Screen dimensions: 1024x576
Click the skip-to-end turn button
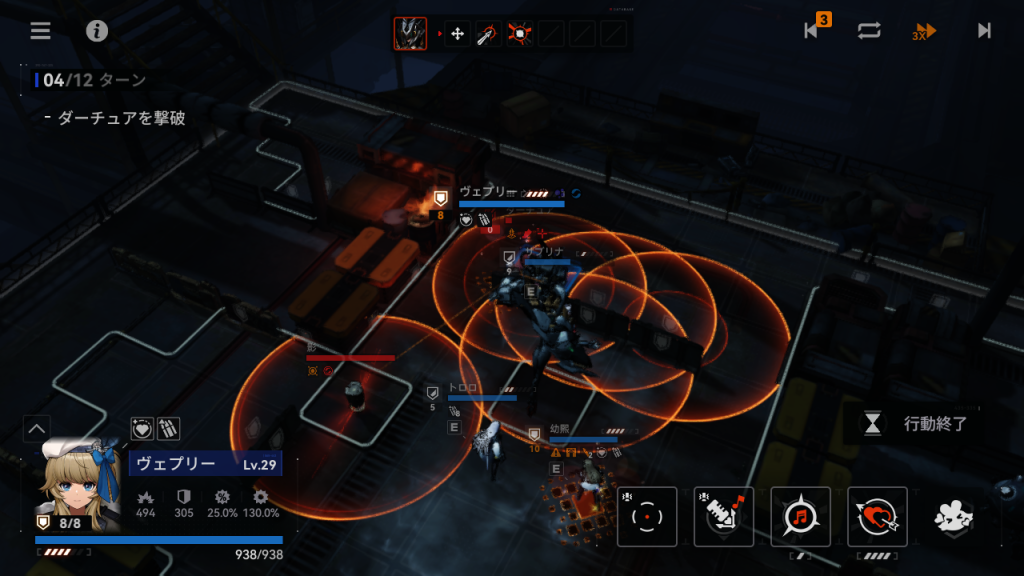pyautogui.click(x=984, y=30)
